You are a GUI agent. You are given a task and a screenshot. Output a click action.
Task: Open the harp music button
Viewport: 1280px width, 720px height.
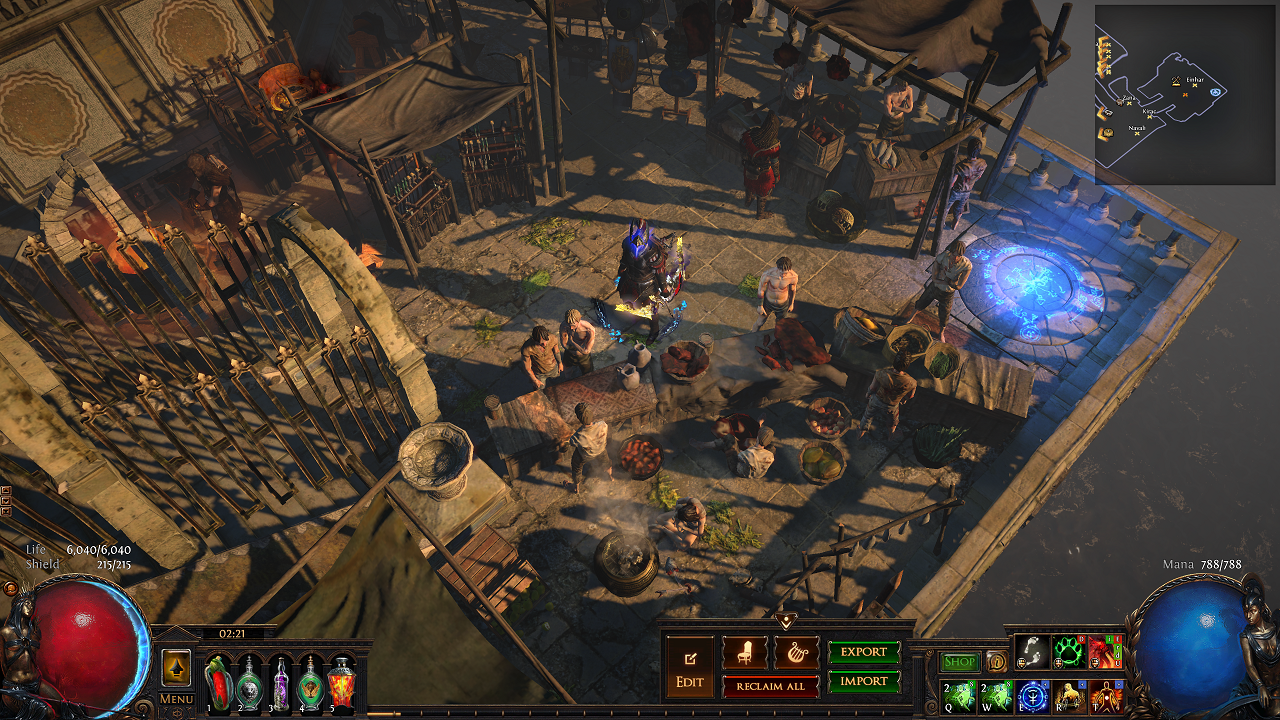click(796, 653)
